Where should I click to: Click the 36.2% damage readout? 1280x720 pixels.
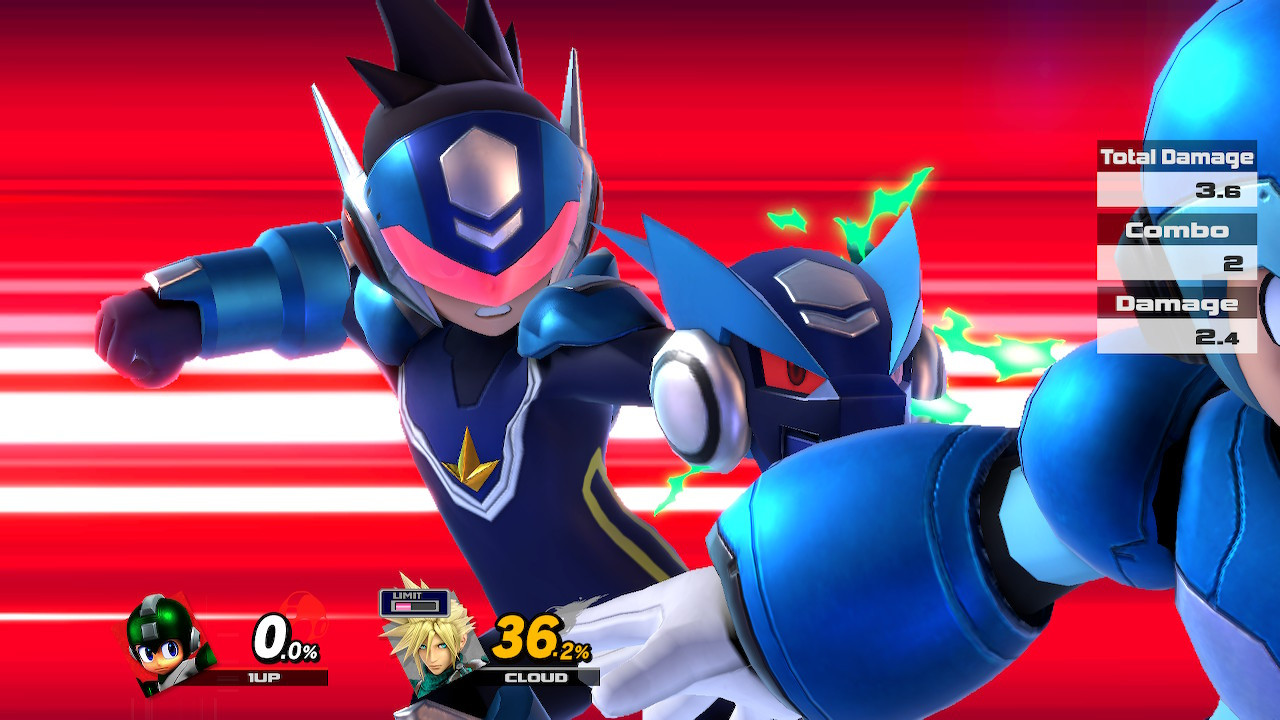540,637
